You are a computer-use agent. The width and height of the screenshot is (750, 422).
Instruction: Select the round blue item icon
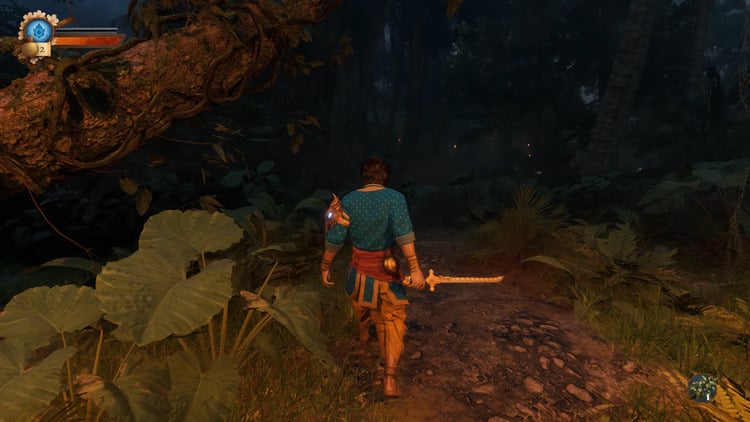point(702,387)
